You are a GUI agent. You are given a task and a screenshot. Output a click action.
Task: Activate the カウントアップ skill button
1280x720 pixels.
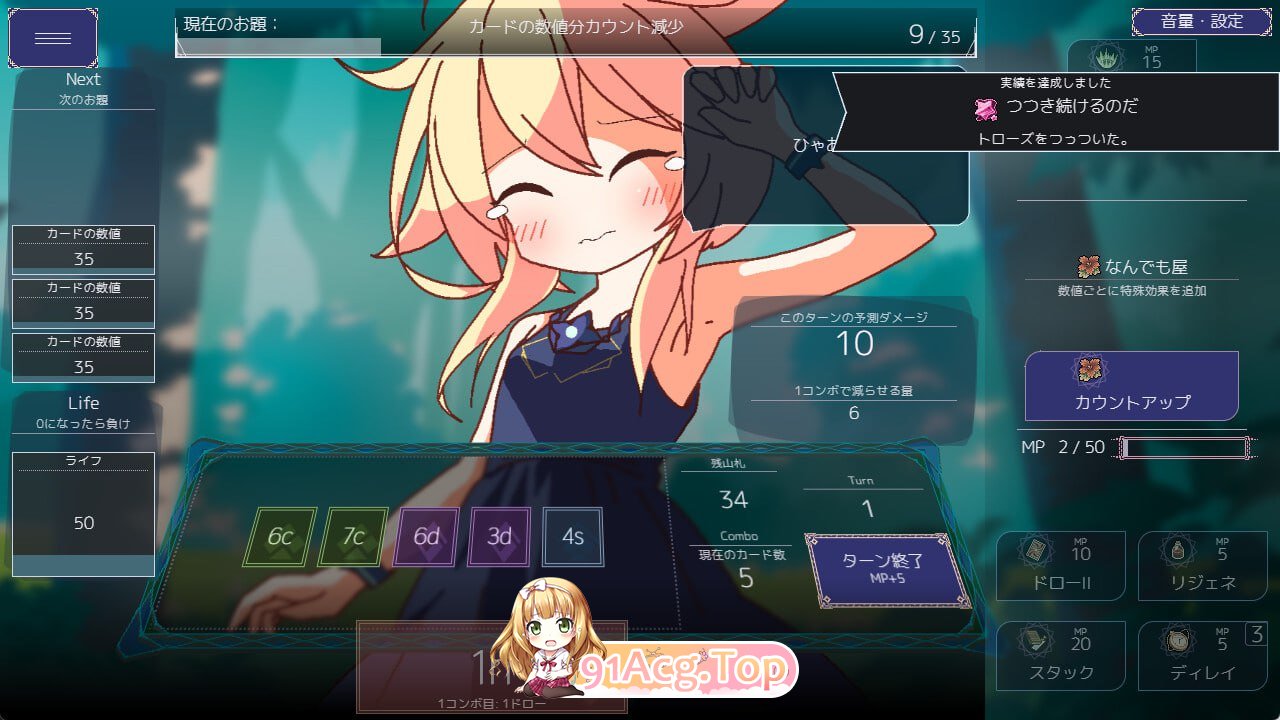pos(1130,385)
